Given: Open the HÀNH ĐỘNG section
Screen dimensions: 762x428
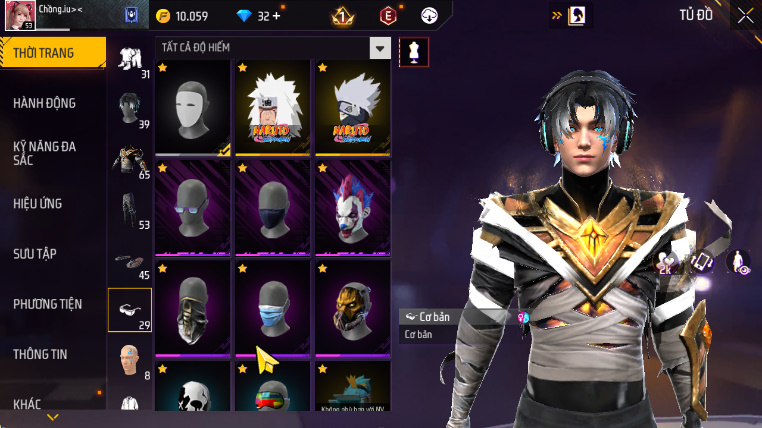Looking at the screenshot, I should (45, 103).
